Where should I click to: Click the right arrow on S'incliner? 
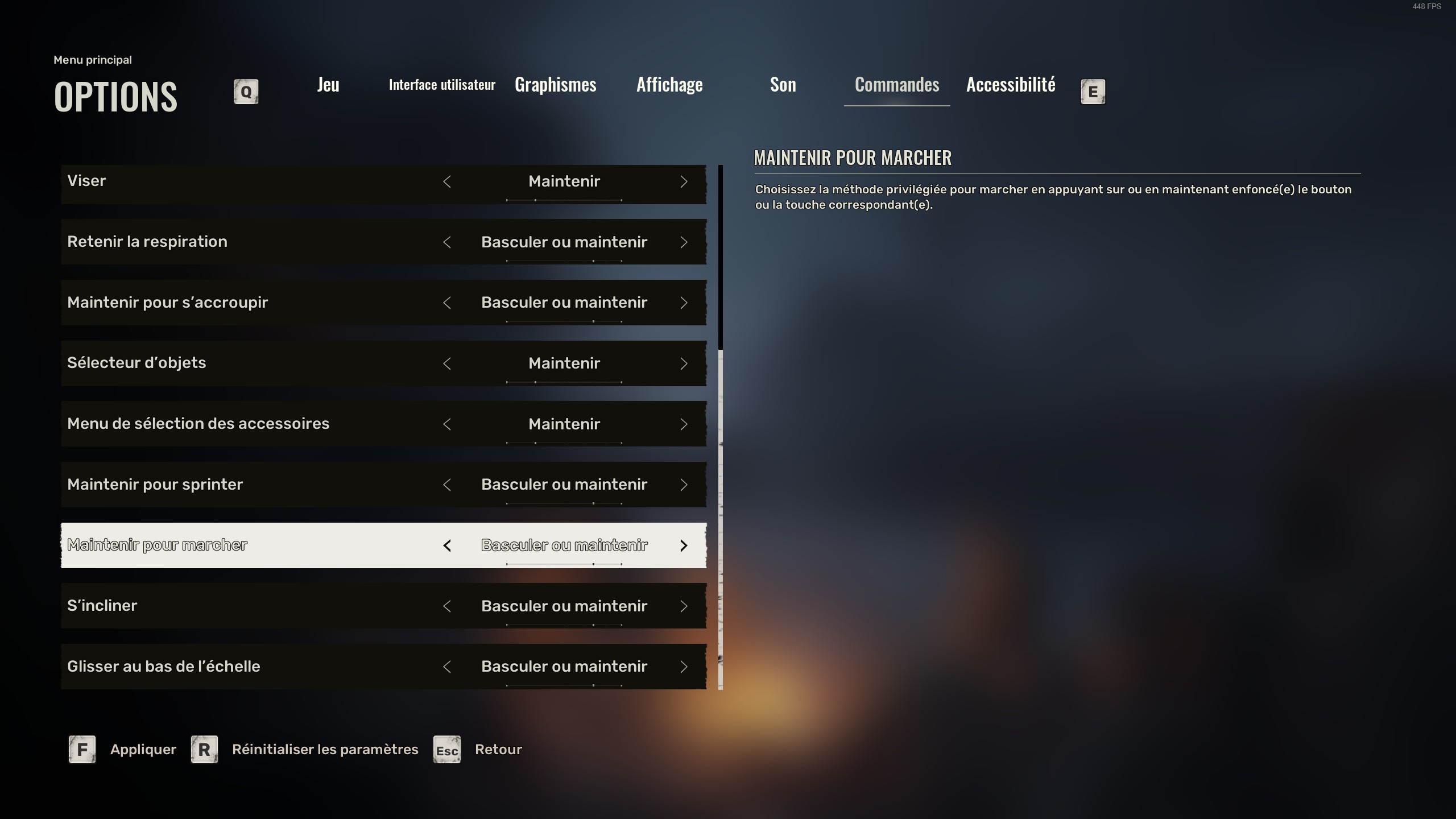[684, 606]
